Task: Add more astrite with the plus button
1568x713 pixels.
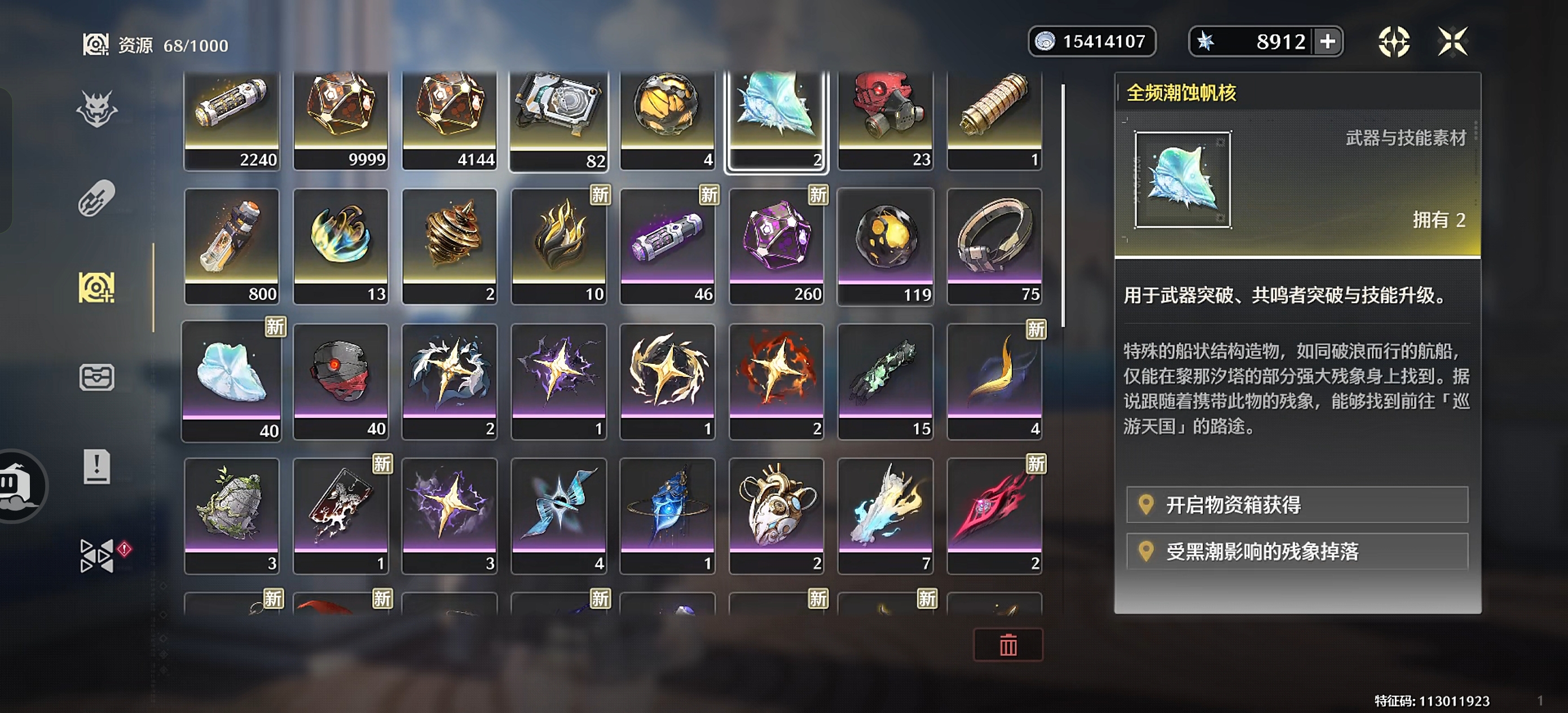Action: coord(1328,42)
